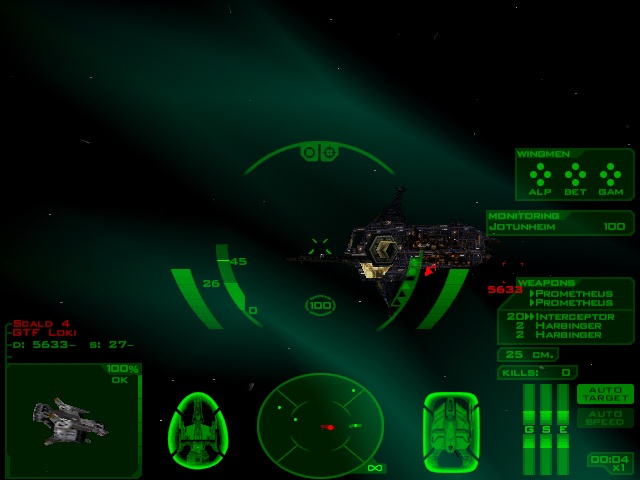Click the E engine energy bar
The image size is (640, 480).
[x=563, y=428]
